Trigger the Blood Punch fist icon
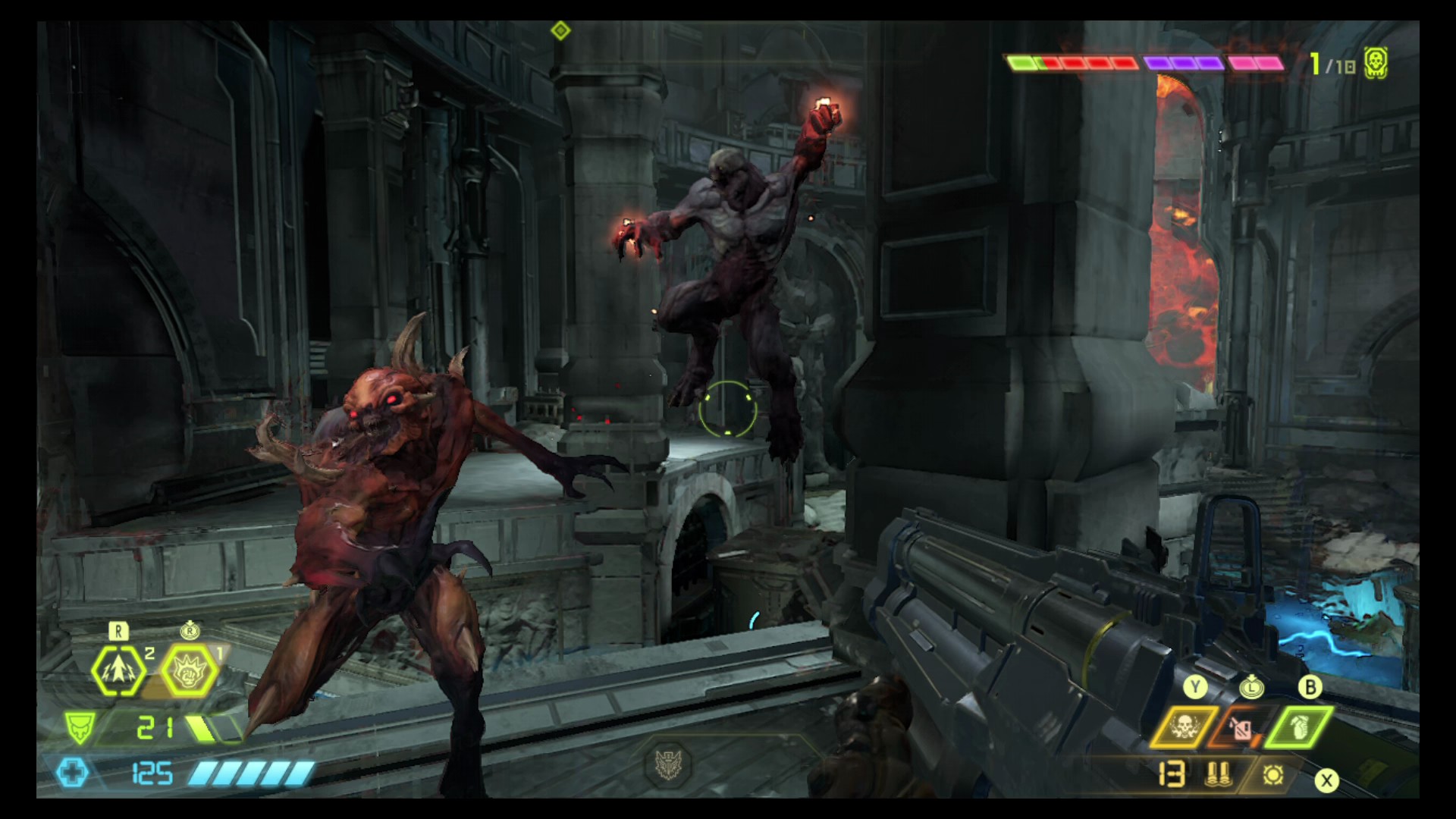The width and height of the screenshot is (1456, 819). (190, 670)
